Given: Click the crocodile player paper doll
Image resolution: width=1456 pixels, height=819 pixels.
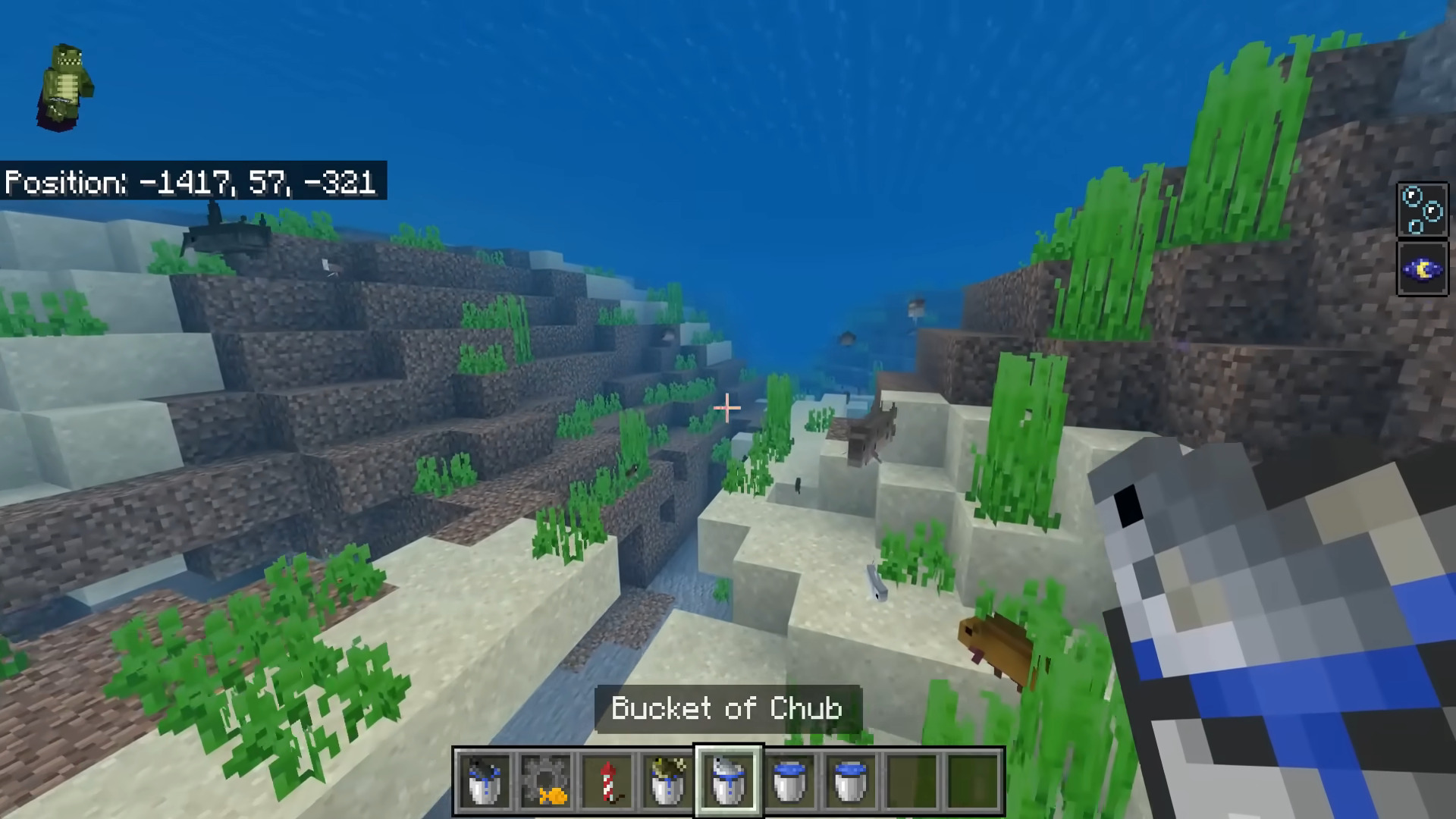Looking at the screenshot, I should point(66,87).
